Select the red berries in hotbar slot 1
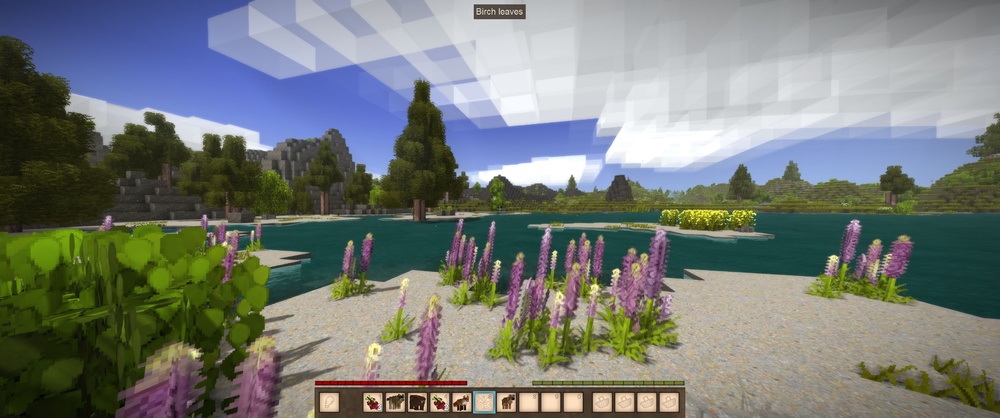Image resolution: width=1000 pixels, height=418 pixels. pyautogui.click(x=372, y=402)
